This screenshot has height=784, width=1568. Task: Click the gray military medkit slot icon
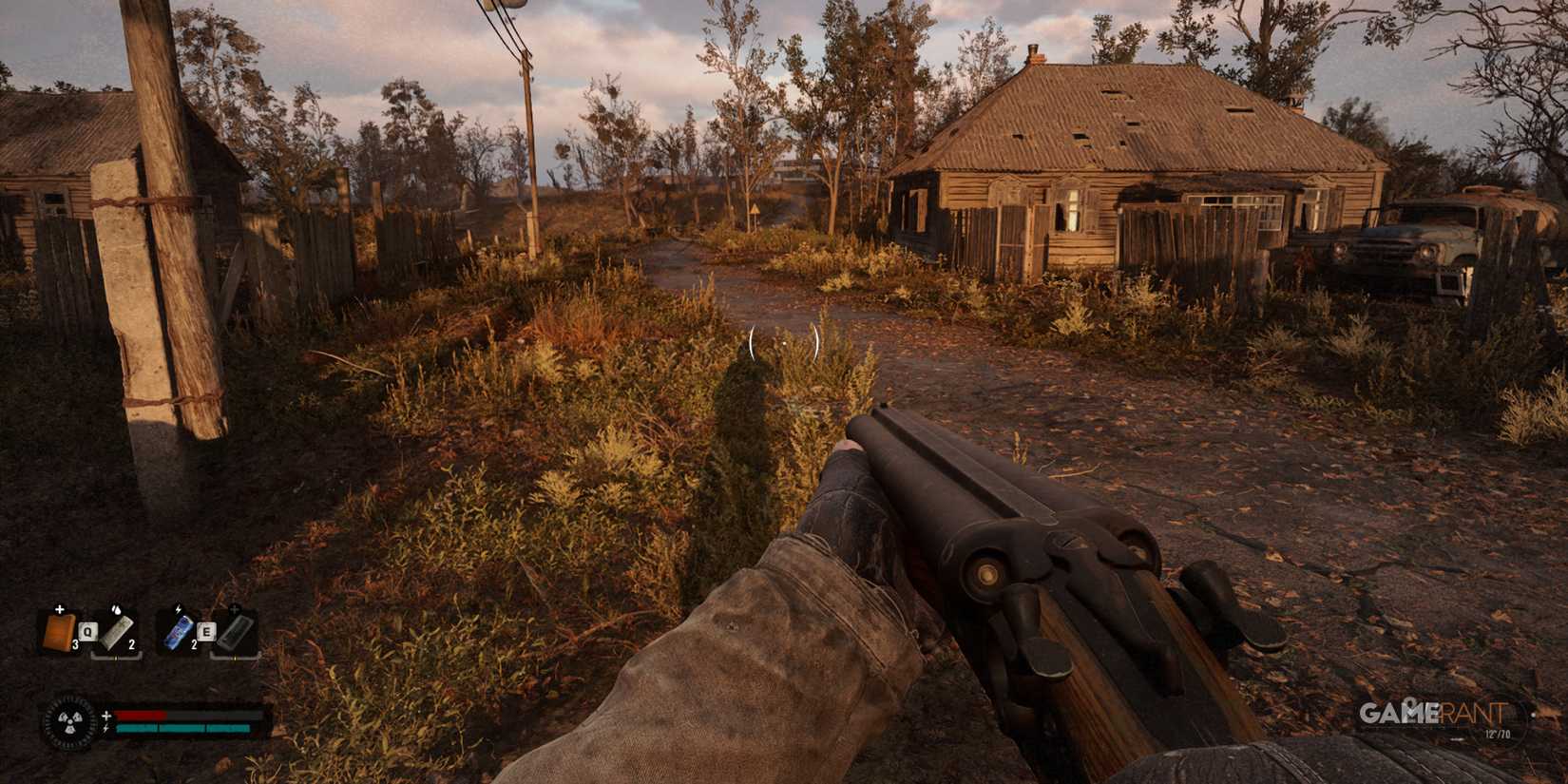click(234, 634)
